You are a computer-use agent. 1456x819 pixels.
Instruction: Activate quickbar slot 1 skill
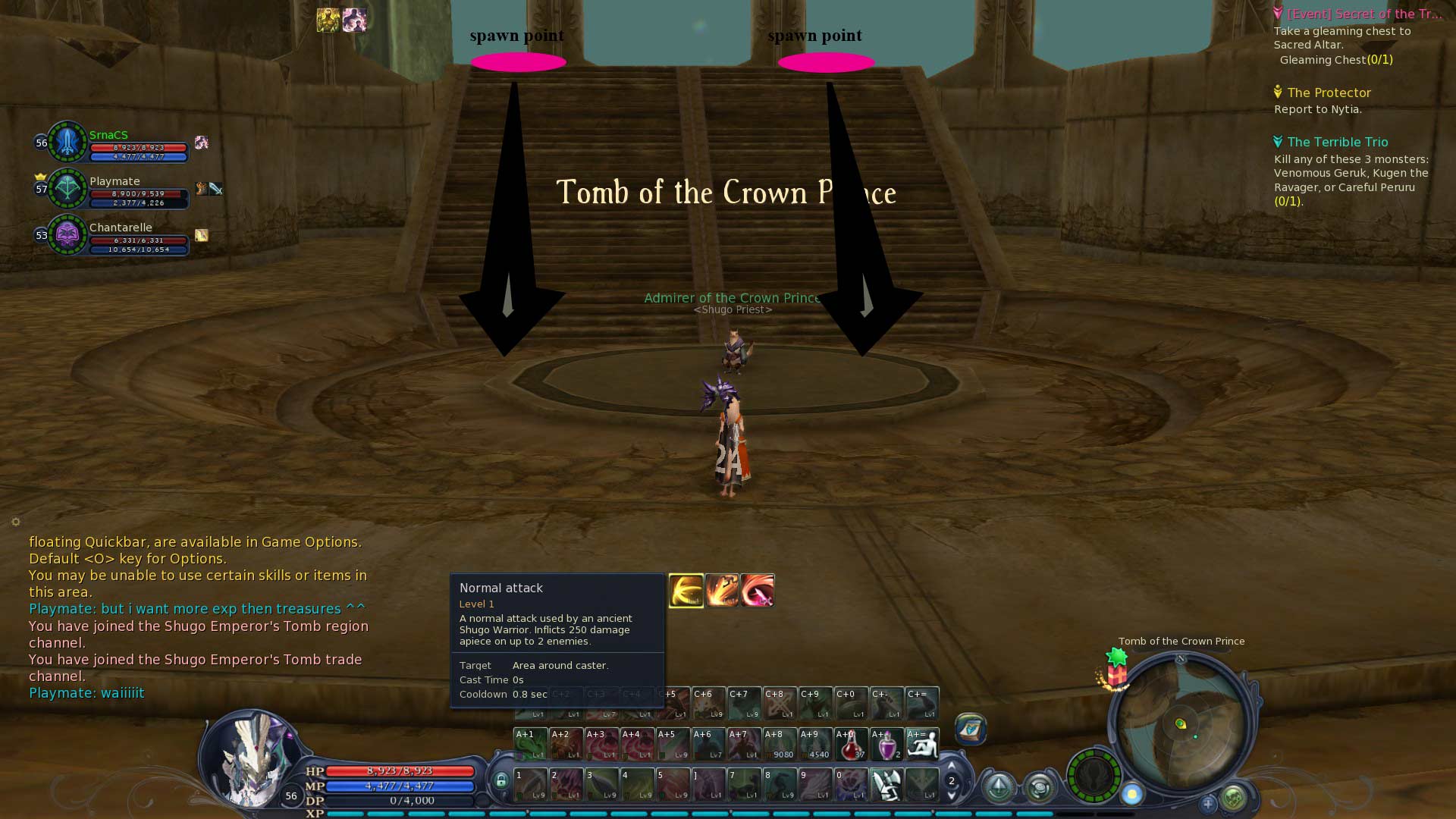coord(530,785)
